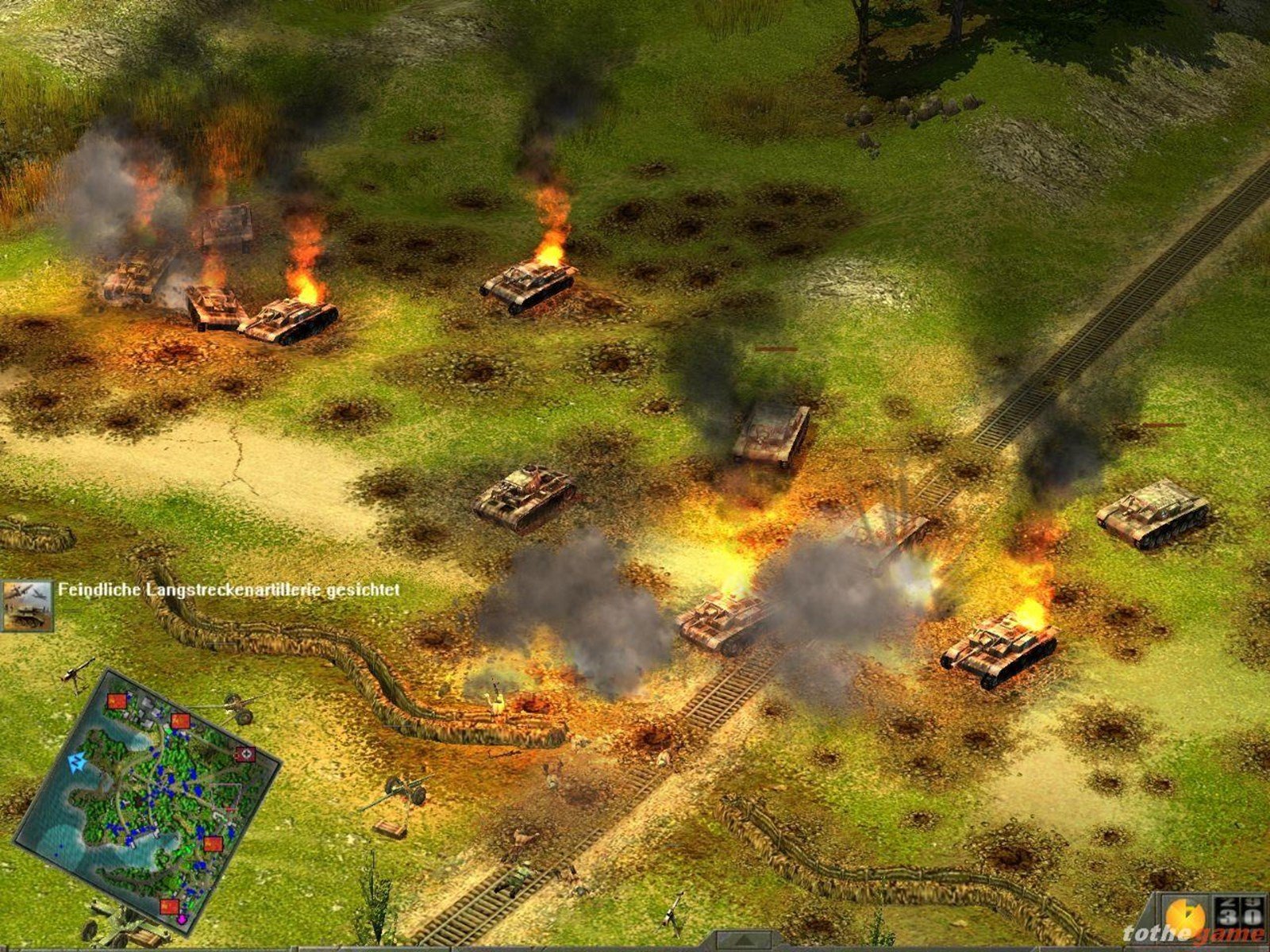Click the red flag in the minimap's center-right area
This screenshot has height=952, width=1270.
pos(213,843)
